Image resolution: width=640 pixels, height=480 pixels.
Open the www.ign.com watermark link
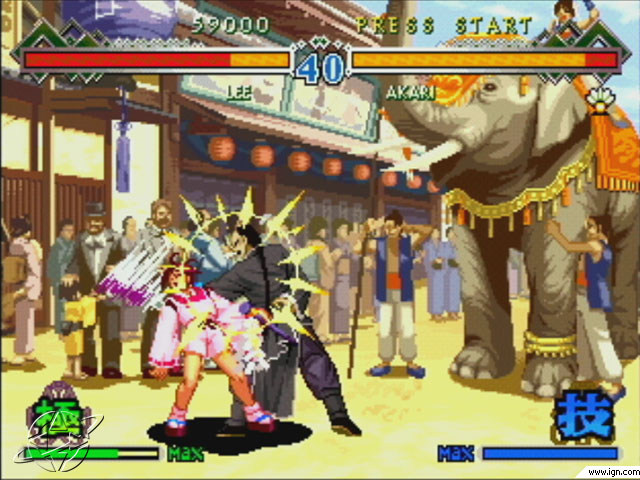click(x=606, y=470)
